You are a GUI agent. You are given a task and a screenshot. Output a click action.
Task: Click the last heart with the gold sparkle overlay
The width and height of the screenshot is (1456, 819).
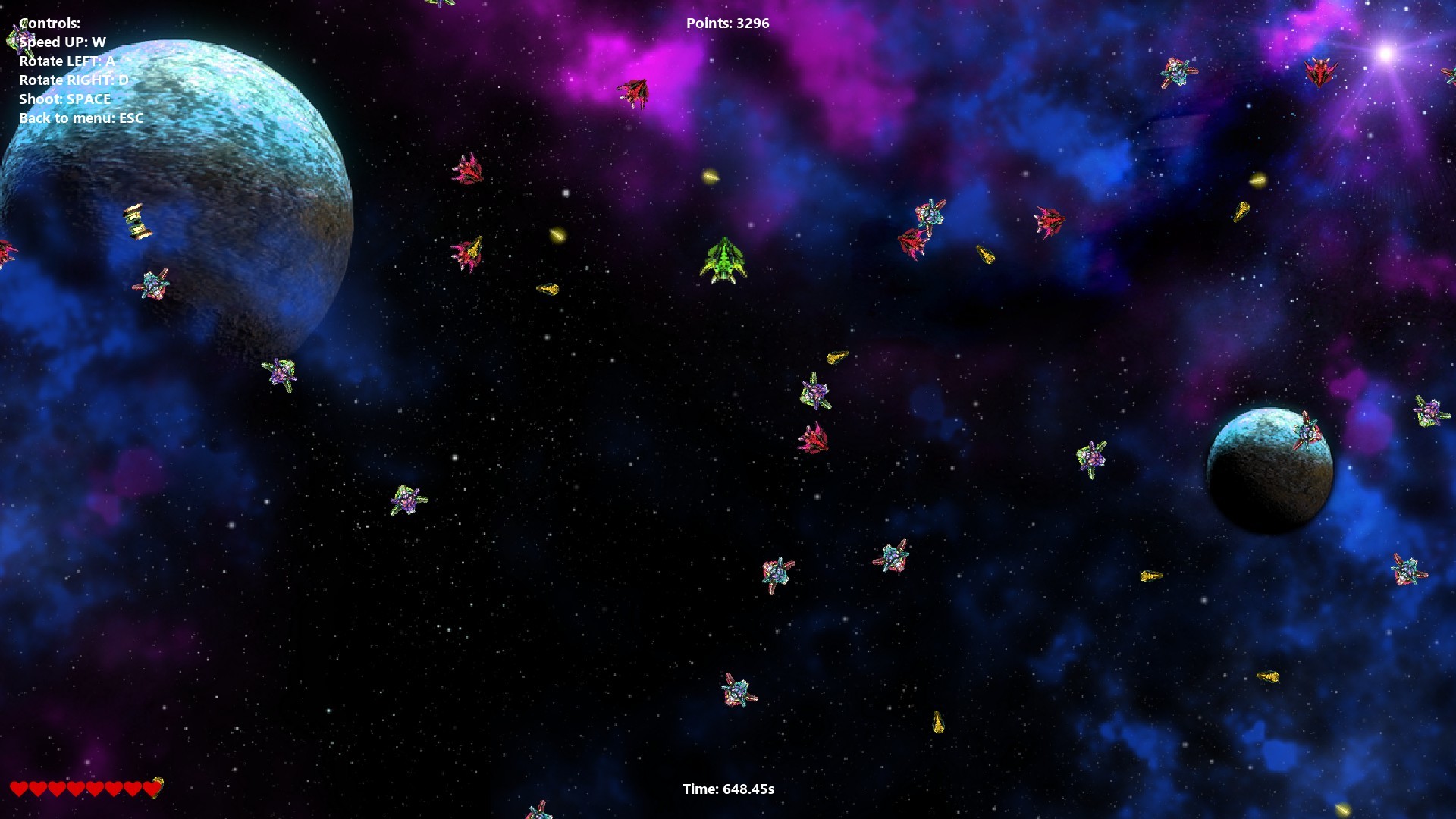(152, 789)
